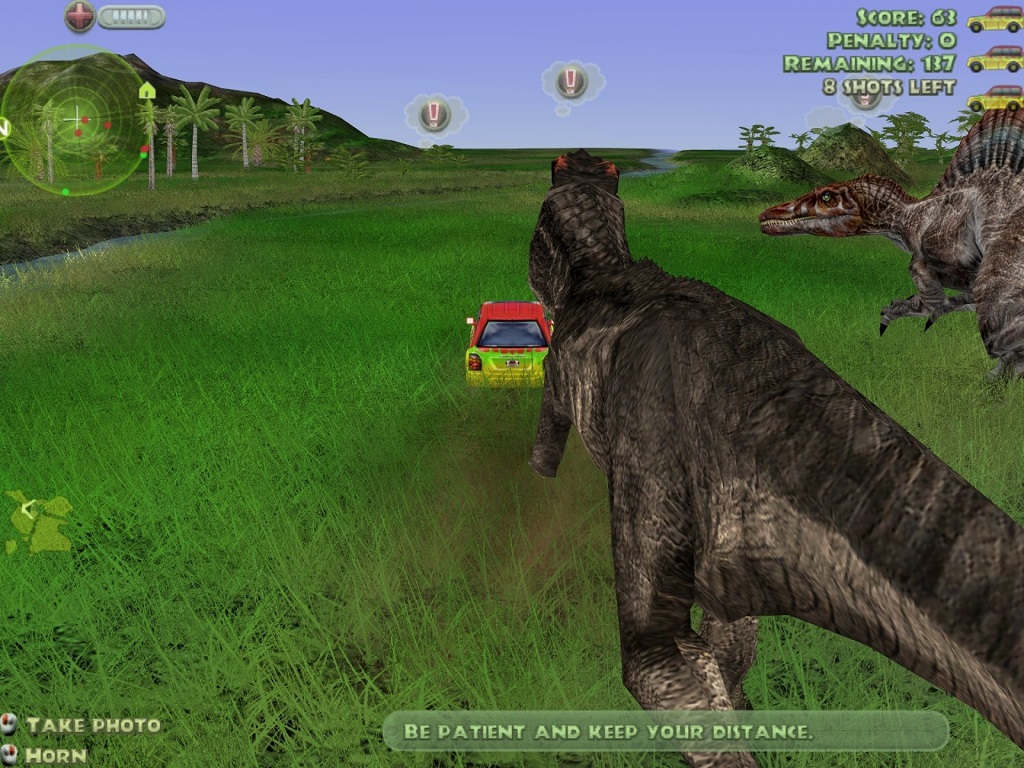Click the island overview map
1024x768 pixels.
40,521
